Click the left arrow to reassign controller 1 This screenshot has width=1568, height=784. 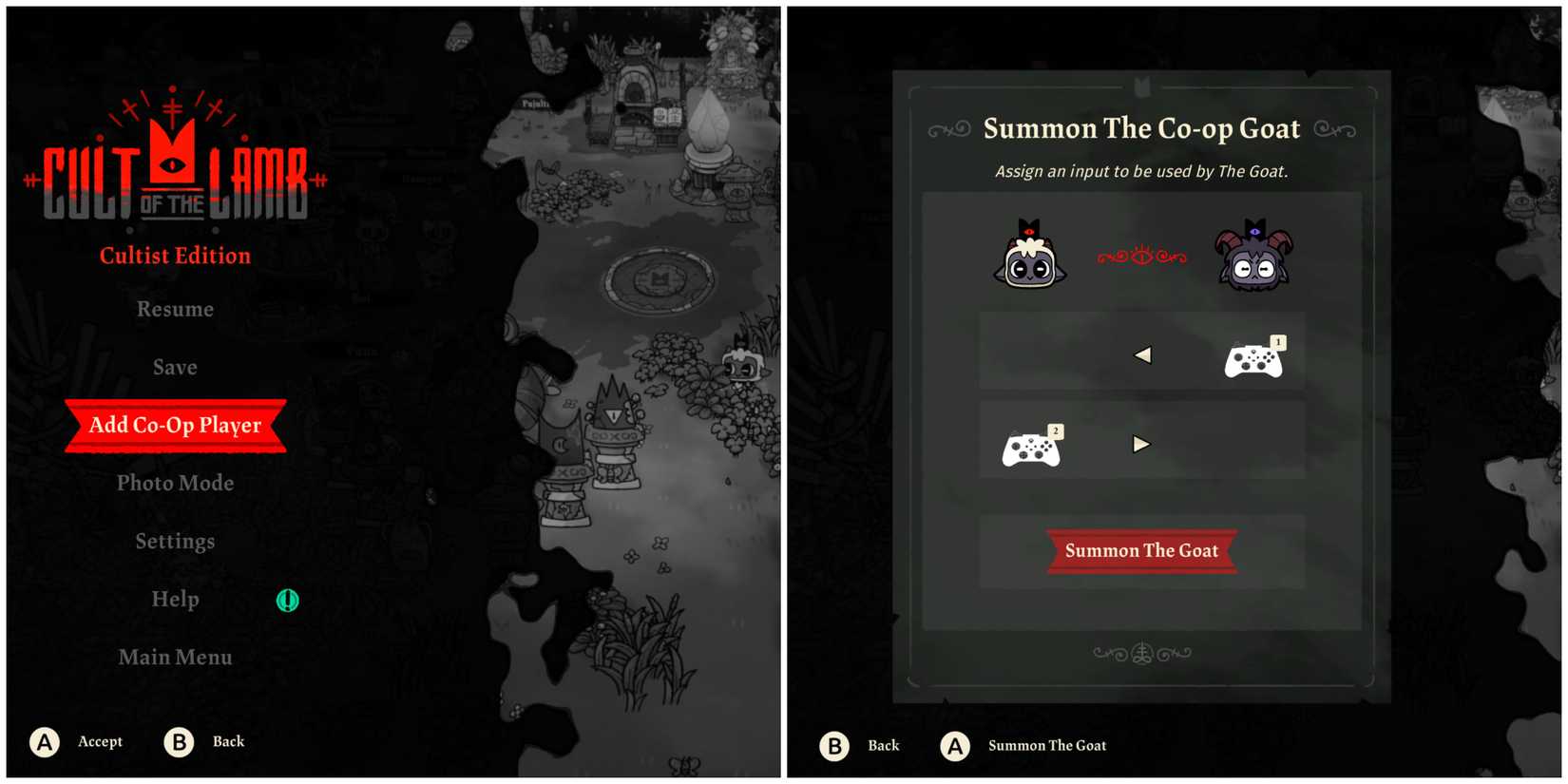click(x=1143, y=354)
